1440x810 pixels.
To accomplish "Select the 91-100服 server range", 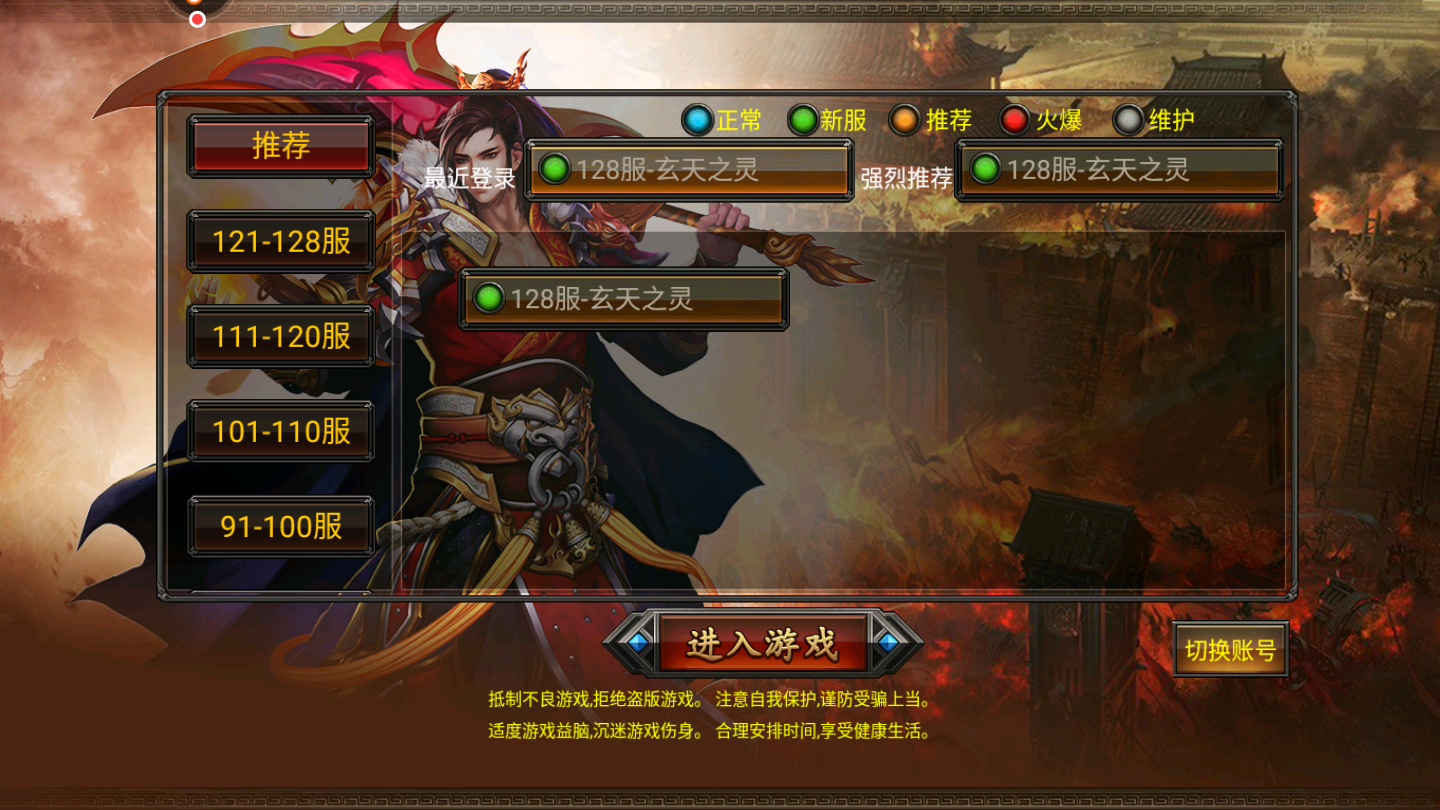I will tap(281, 525).
